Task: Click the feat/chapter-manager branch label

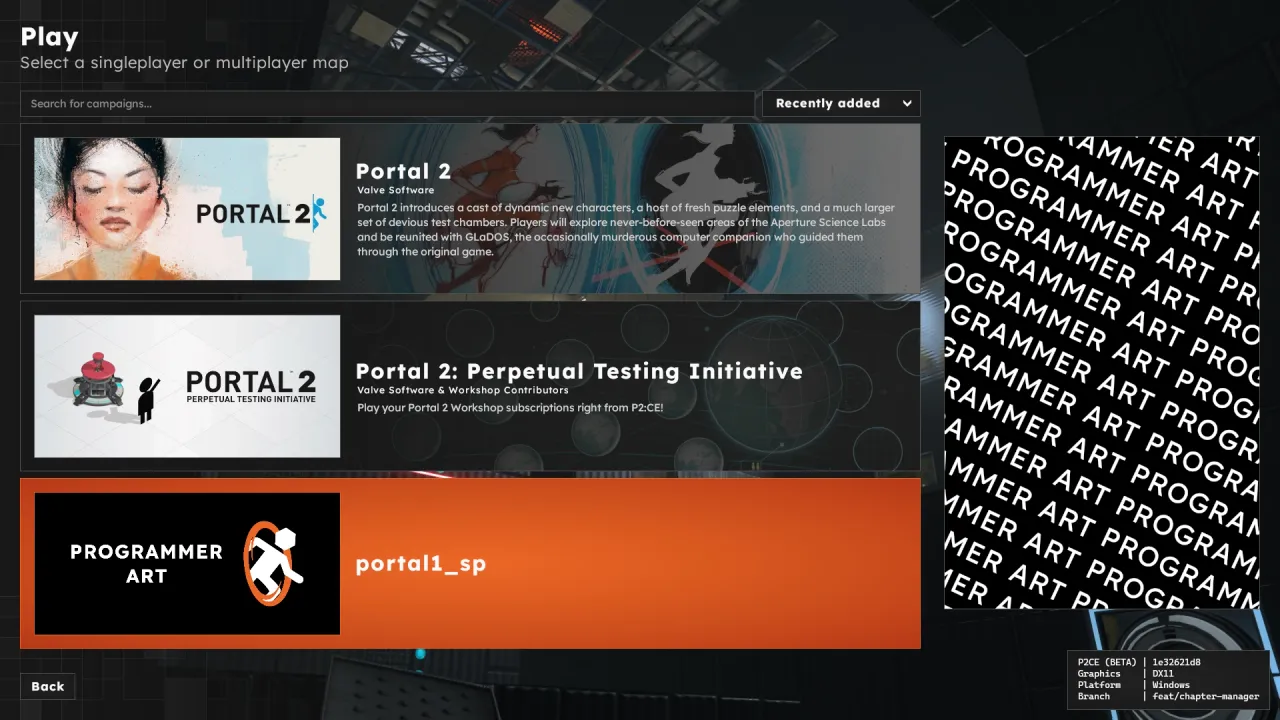Action: point(1206,696)
